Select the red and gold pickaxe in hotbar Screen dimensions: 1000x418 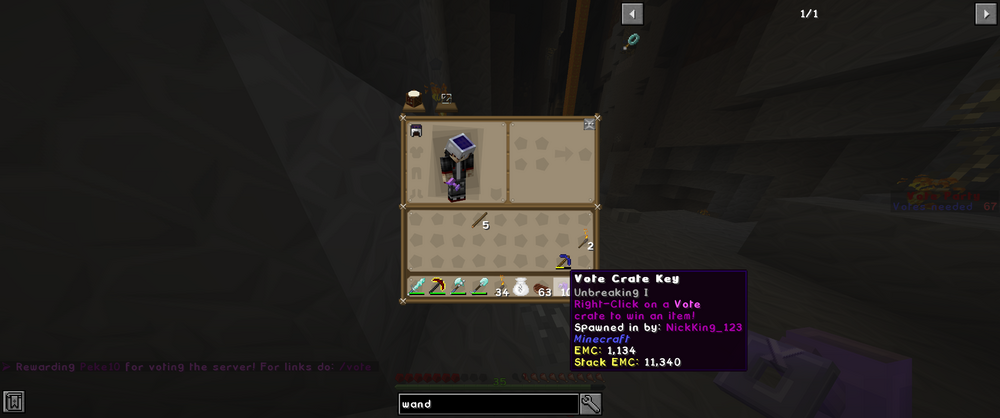click(x=438, y=287)
